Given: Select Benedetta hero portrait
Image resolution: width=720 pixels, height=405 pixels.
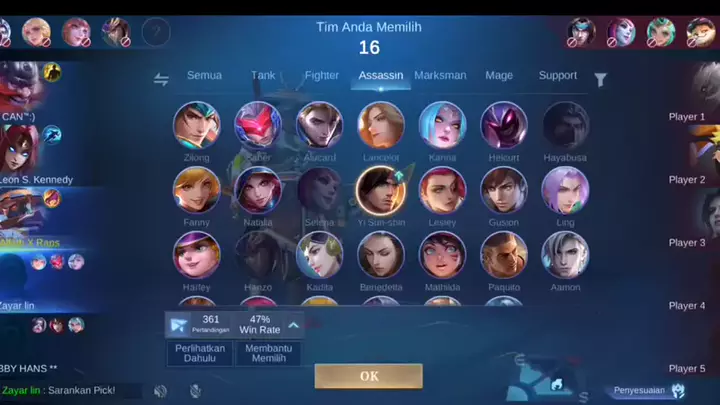Looking at the screenshot, I should [x=381, y=254].
